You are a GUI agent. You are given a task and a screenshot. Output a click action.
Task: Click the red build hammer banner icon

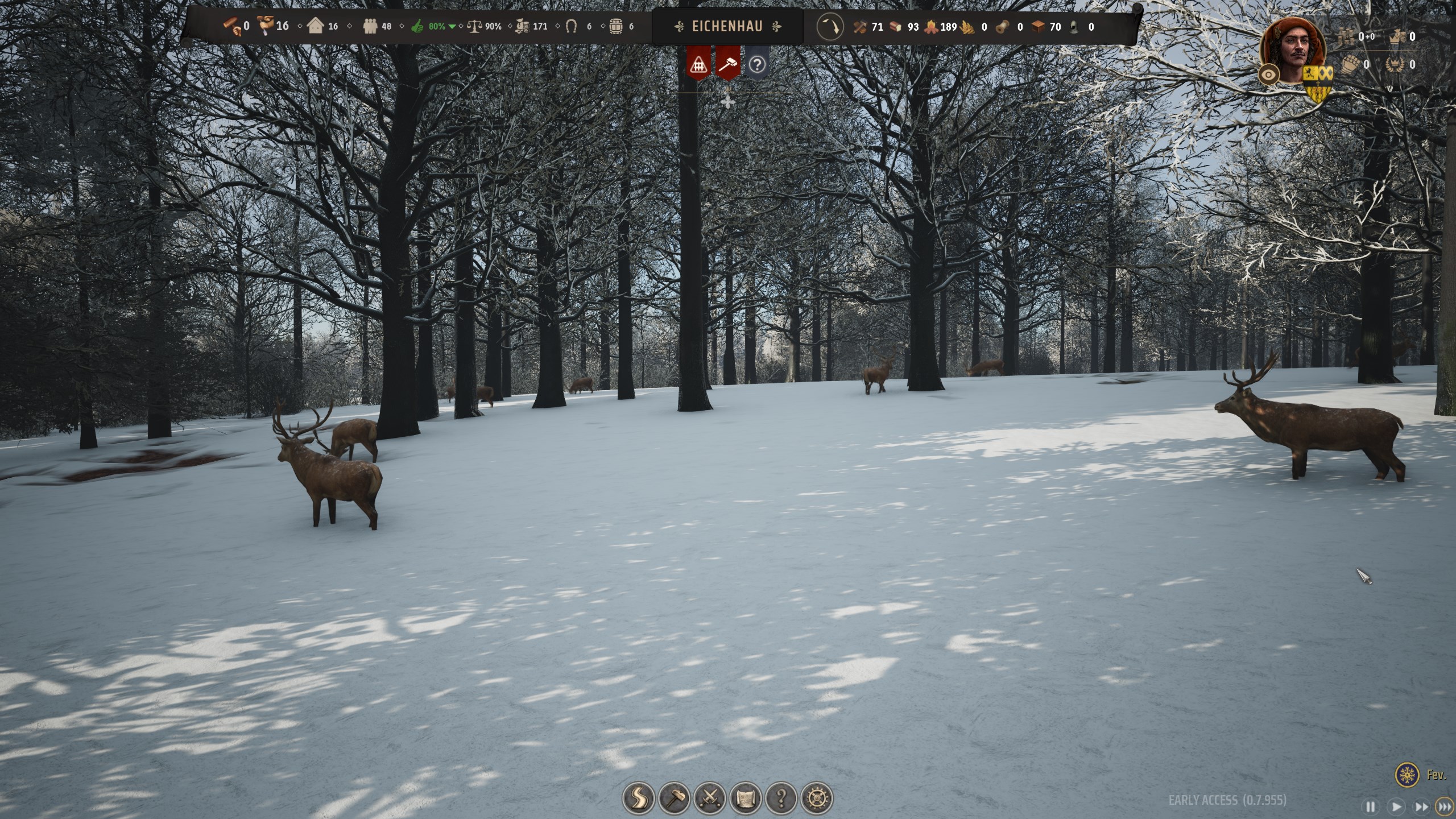(x=729, y=64)
